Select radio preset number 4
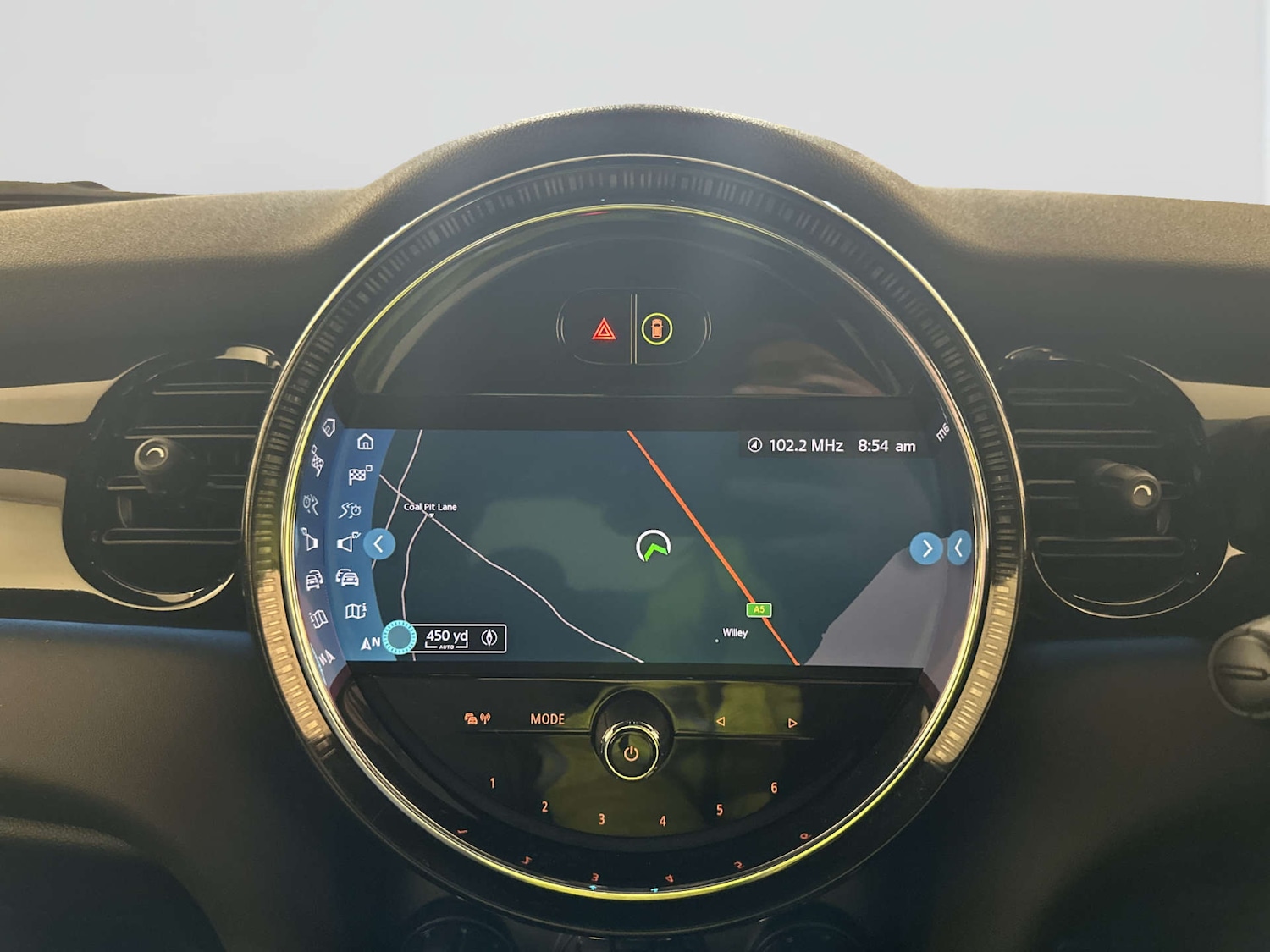The height and width of the screenshot is (952, 1270). [x=663, y=821]
